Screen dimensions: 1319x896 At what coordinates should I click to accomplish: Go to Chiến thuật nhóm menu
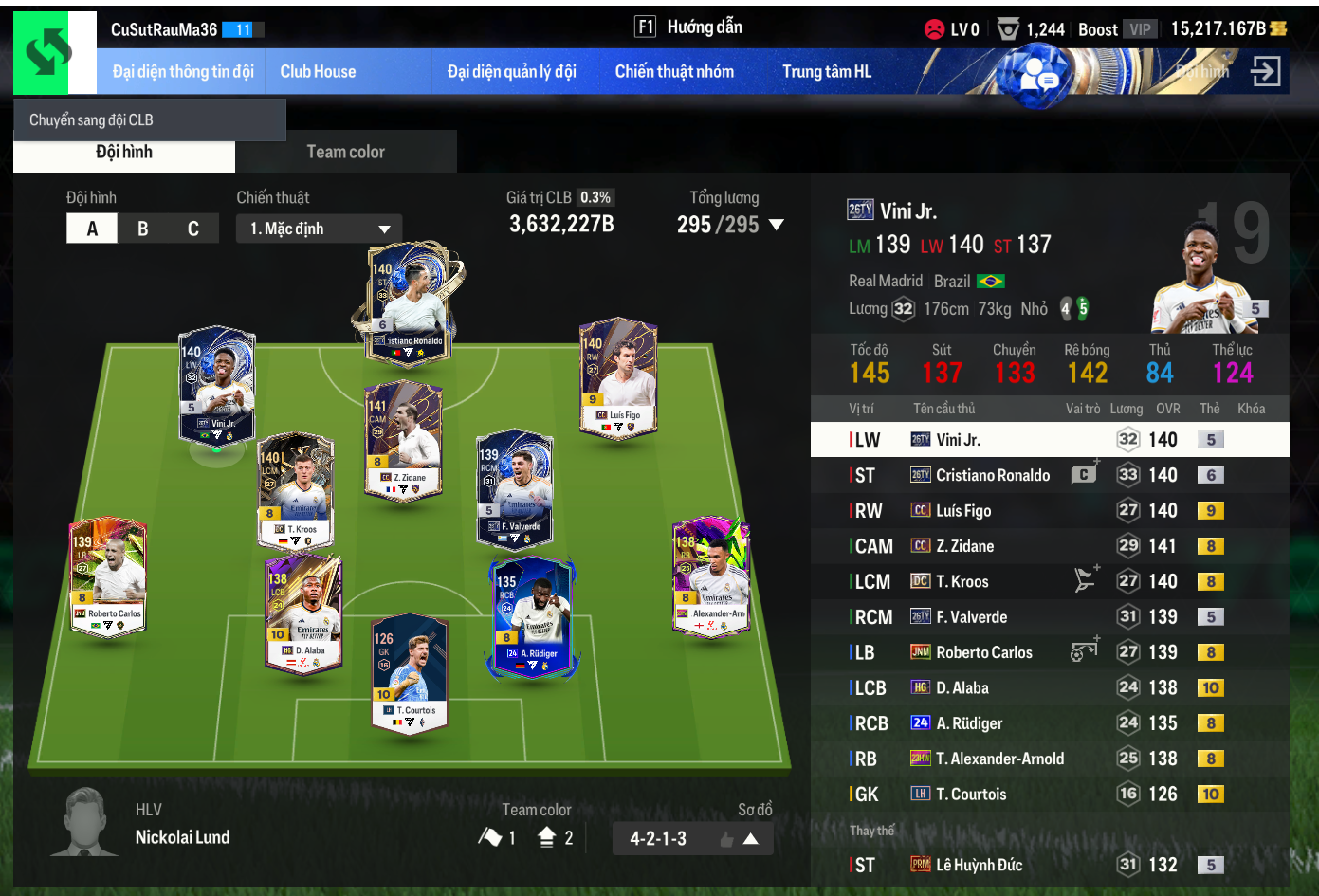pyautogui.click(x=674, y=72)
